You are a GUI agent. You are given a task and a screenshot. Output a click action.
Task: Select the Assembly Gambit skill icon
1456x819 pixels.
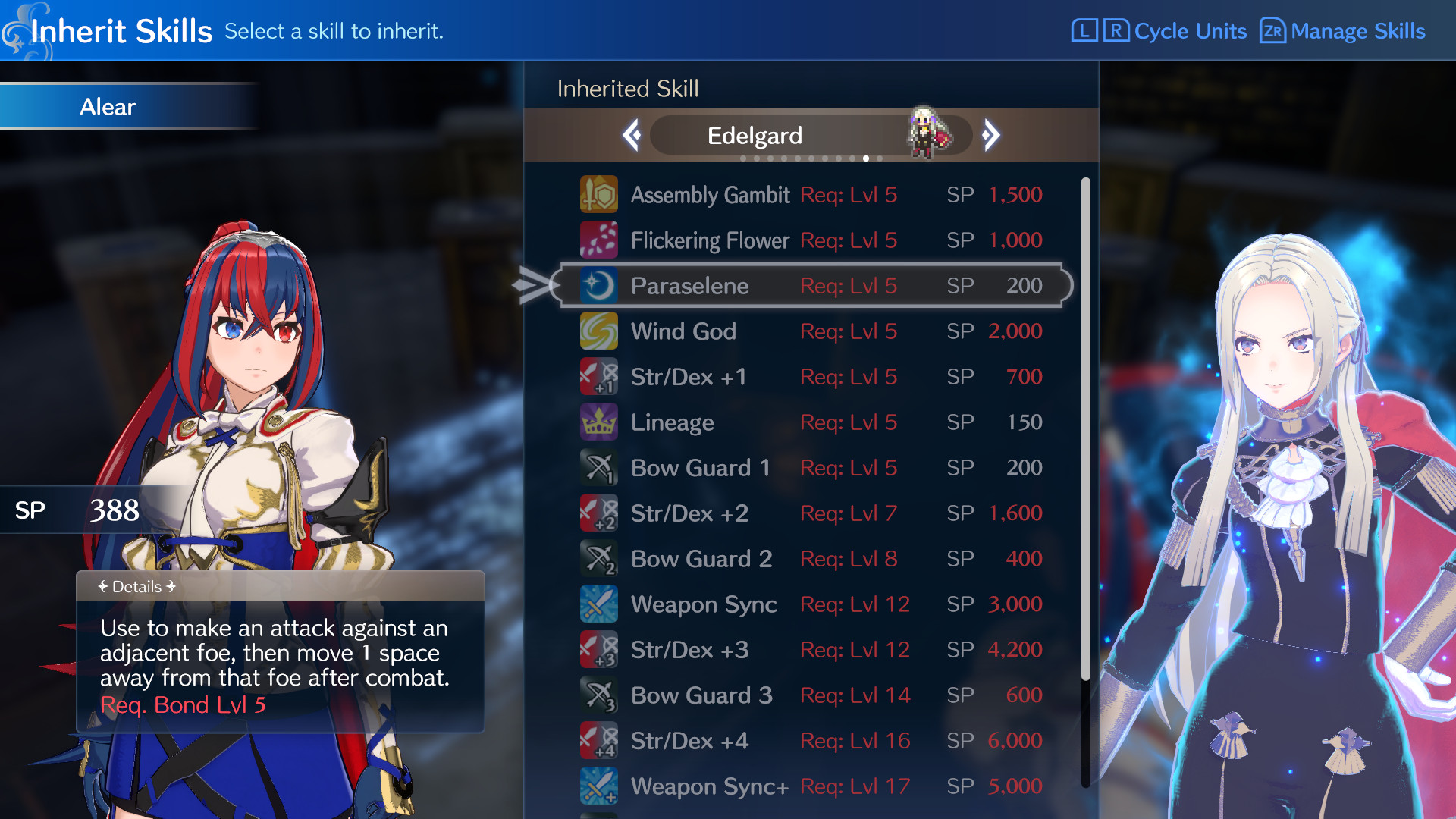click(x=599, y=194)
